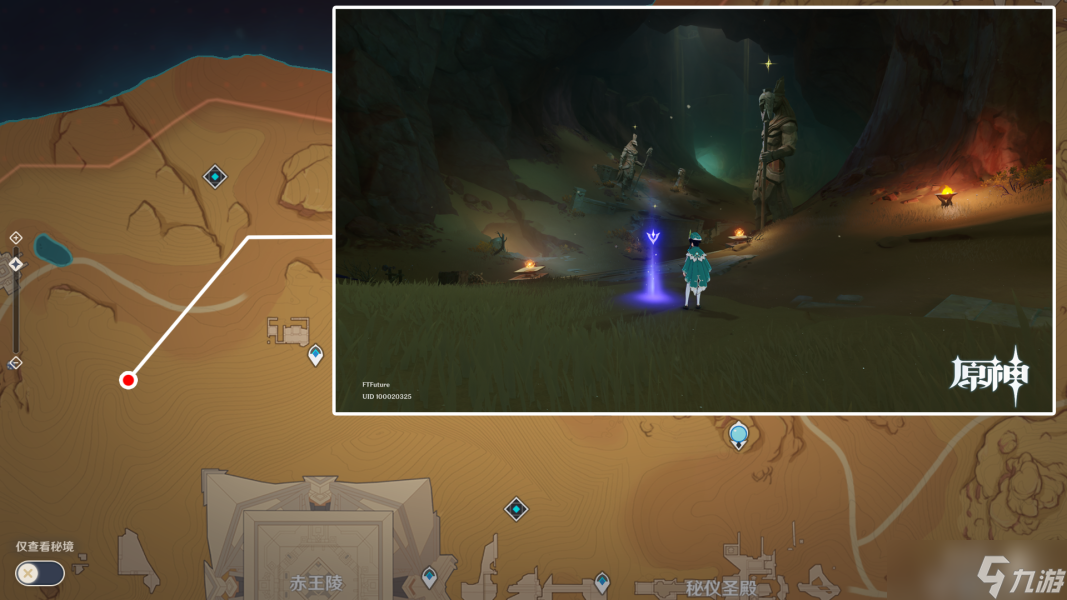Click the map zoom-out minus button

[x=16, y=362]
